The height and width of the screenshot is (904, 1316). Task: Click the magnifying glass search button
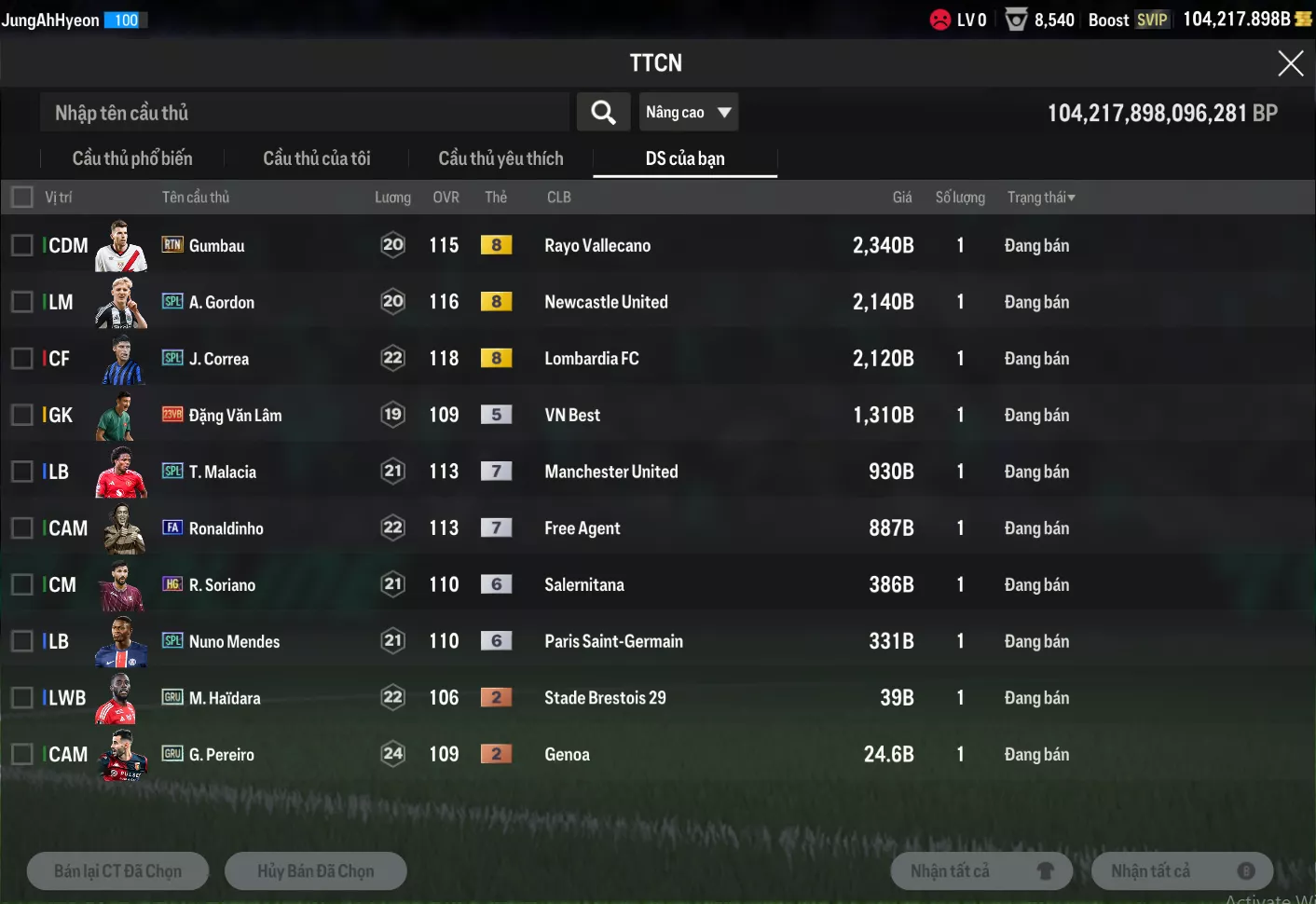(x=603, y=113)
